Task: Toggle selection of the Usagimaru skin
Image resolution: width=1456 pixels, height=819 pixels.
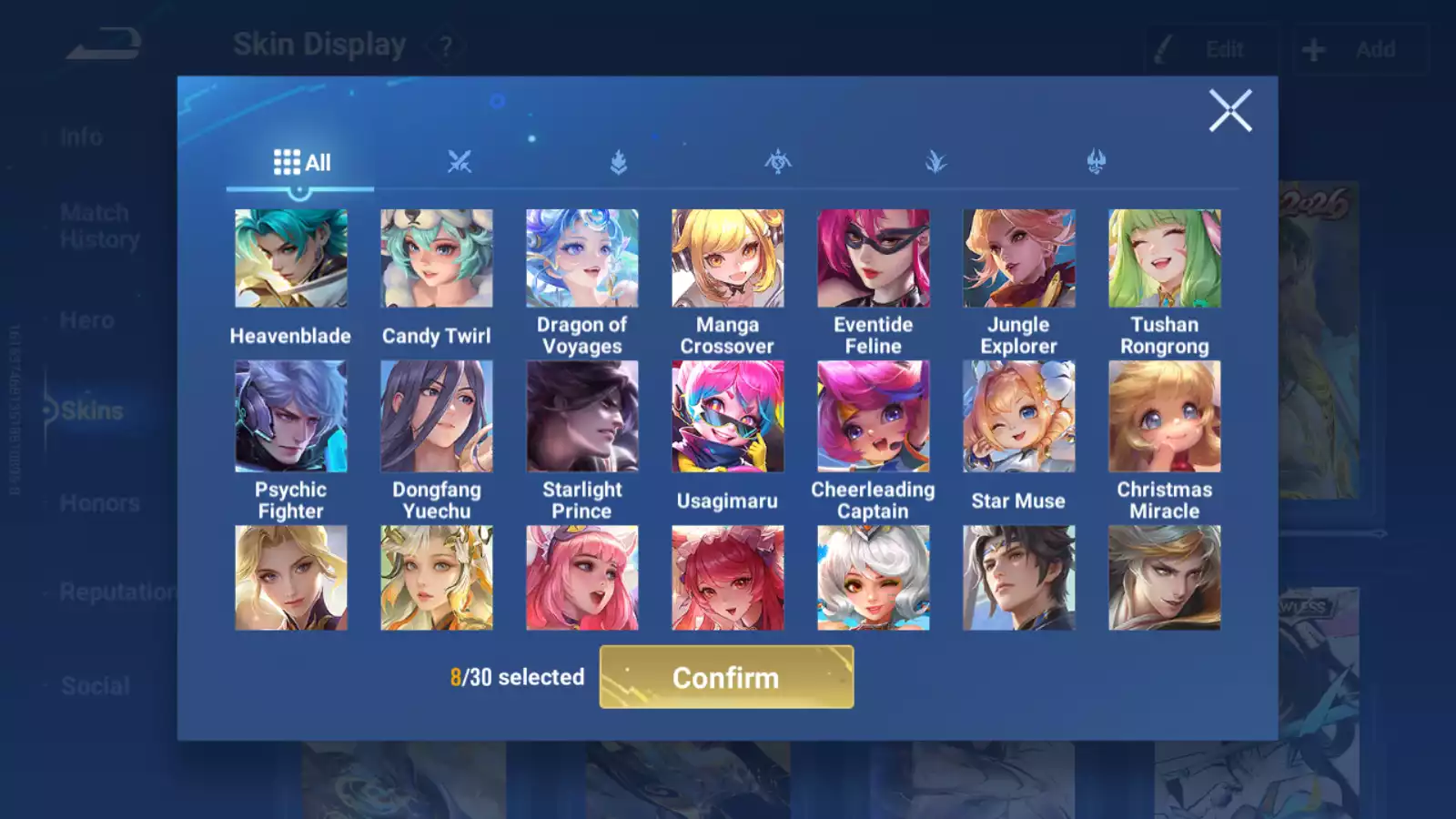Action: click(x=728, y=416)
